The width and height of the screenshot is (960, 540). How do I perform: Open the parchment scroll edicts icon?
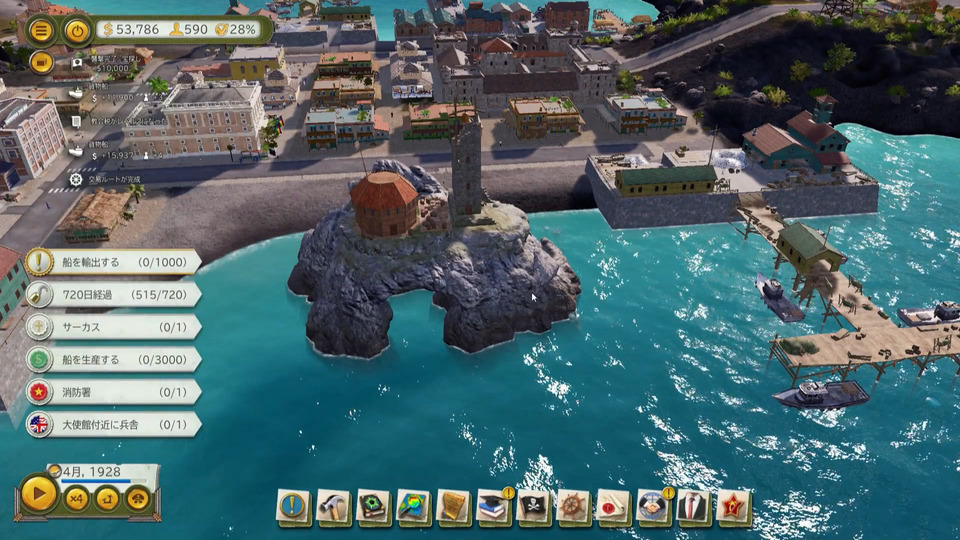click(x=454, y=506)
